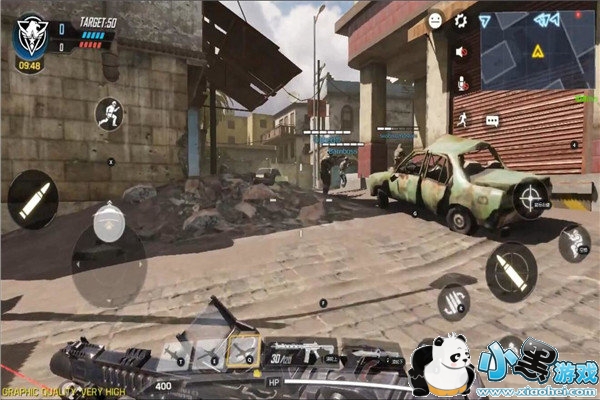Select the highlighted scorestreak drone slot
The width and height of the screenshot is (600, 400).
click(x=243, y=347)
